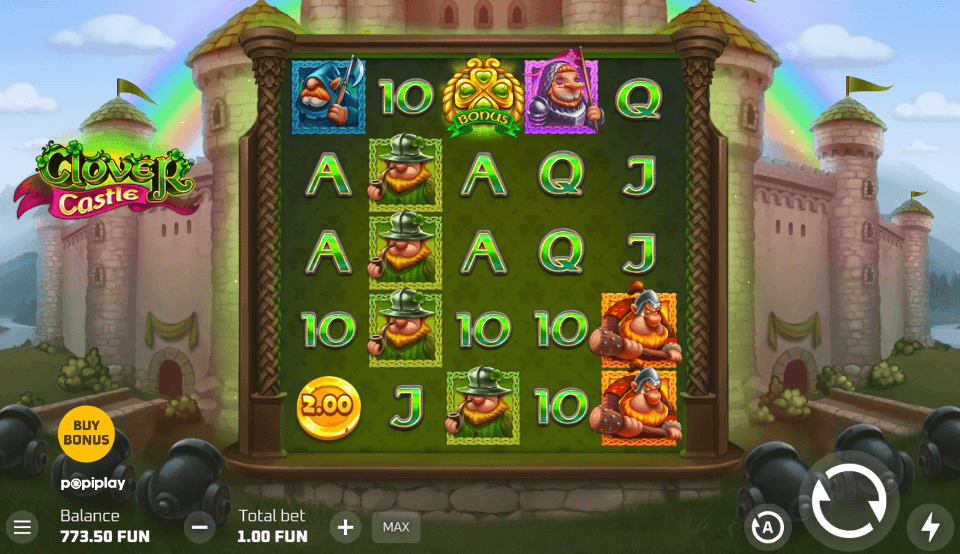This screenshot has width=960, height=554.
Task: Increase total bet with the plus button
Action: (345, 526)
